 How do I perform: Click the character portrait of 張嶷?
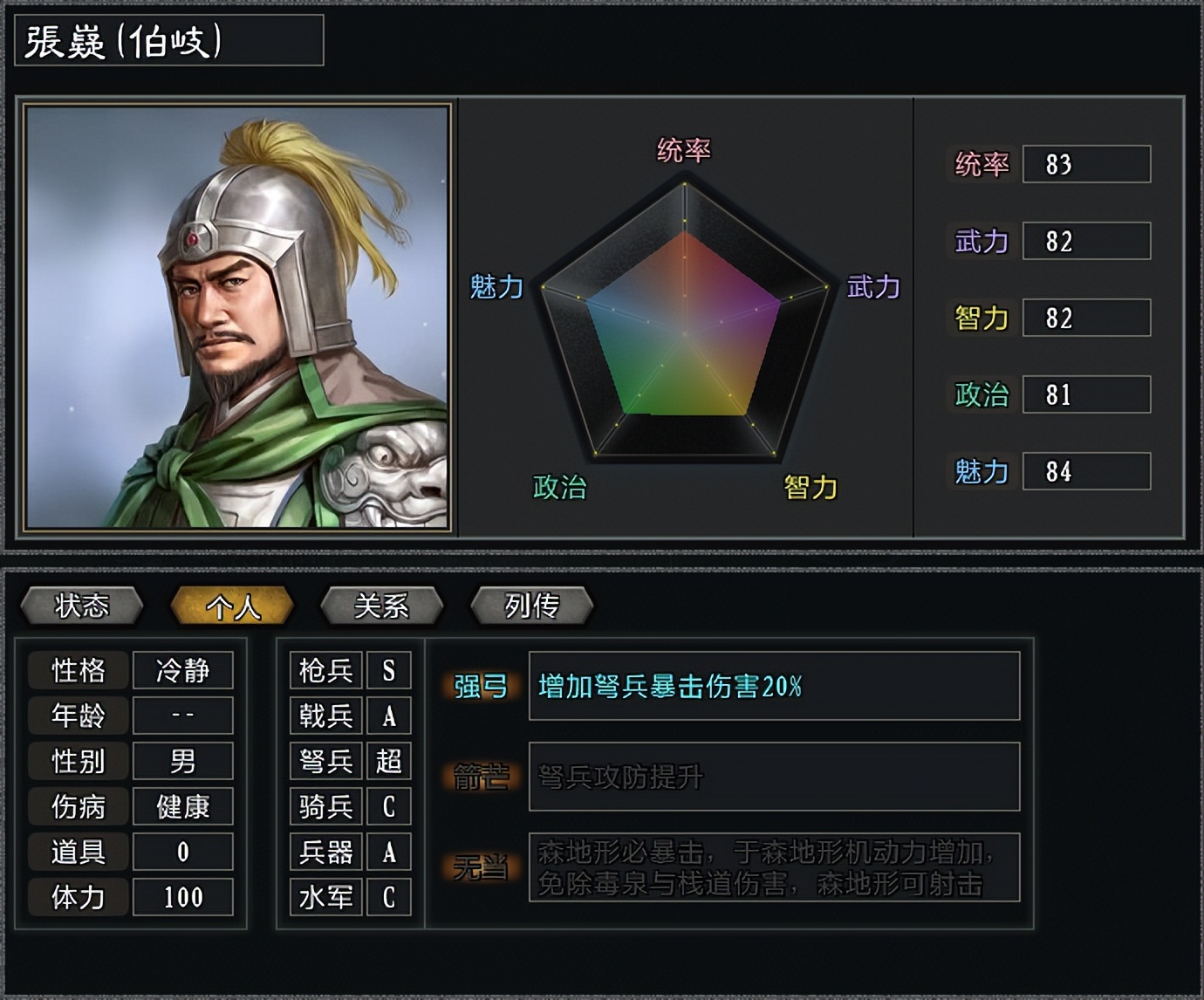click(x=236, y=314)
